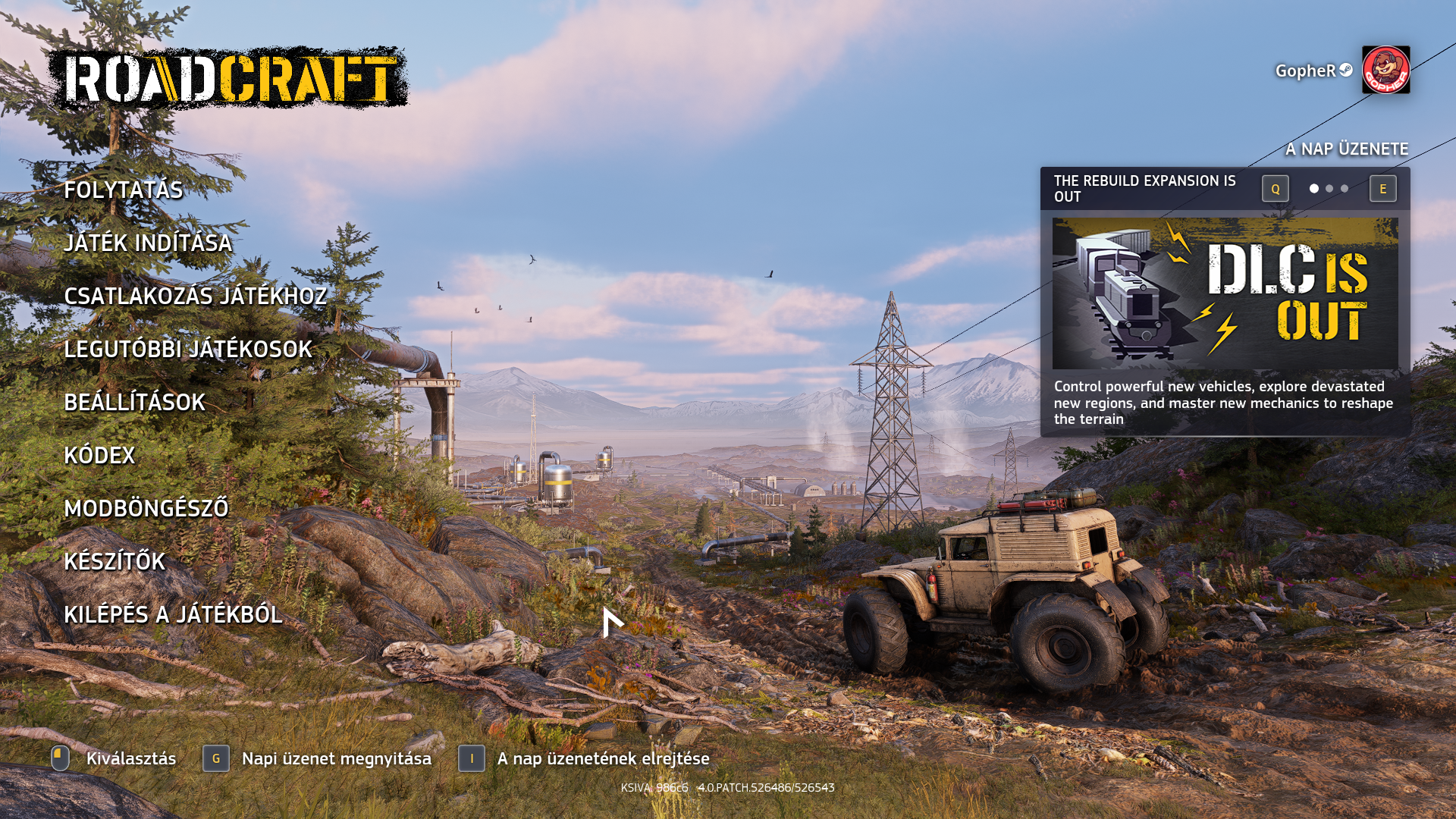Select the Napi üzenet megnyitása option
Viewport: 1456px width, 819px height.
pyautogui.click(x=336, y=758)
